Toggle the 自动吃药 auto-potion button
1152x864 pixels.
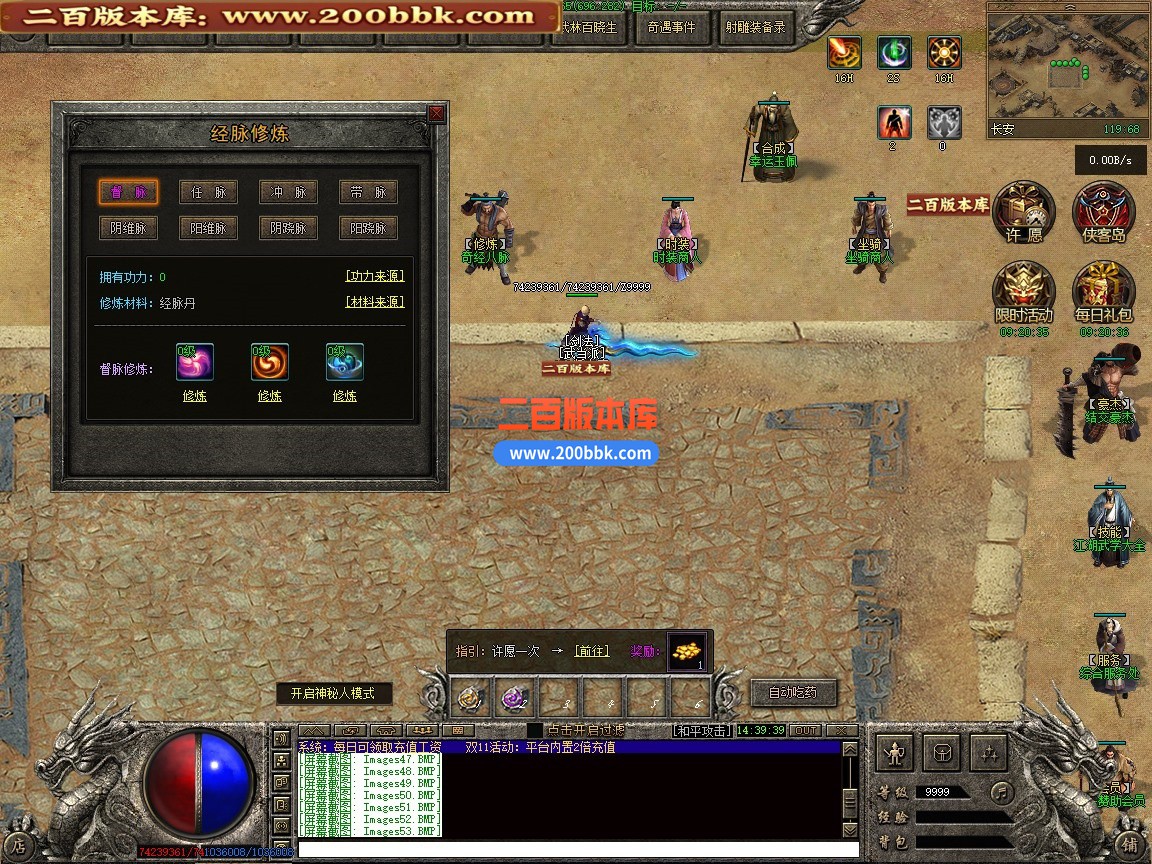click(792, 692)
